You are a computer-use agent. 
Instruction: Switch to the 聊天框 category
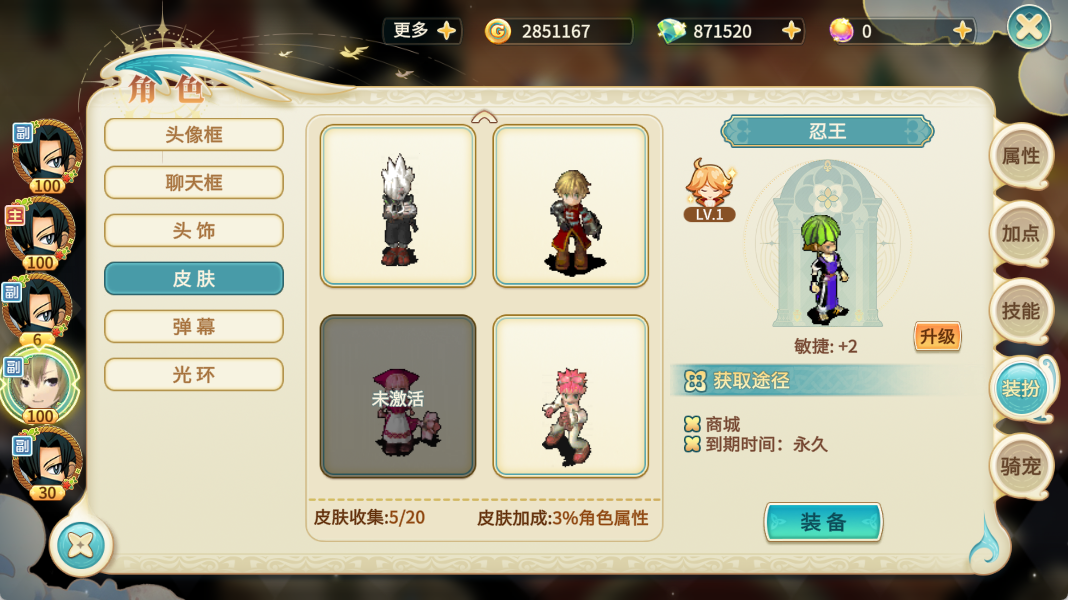point(194,183)
